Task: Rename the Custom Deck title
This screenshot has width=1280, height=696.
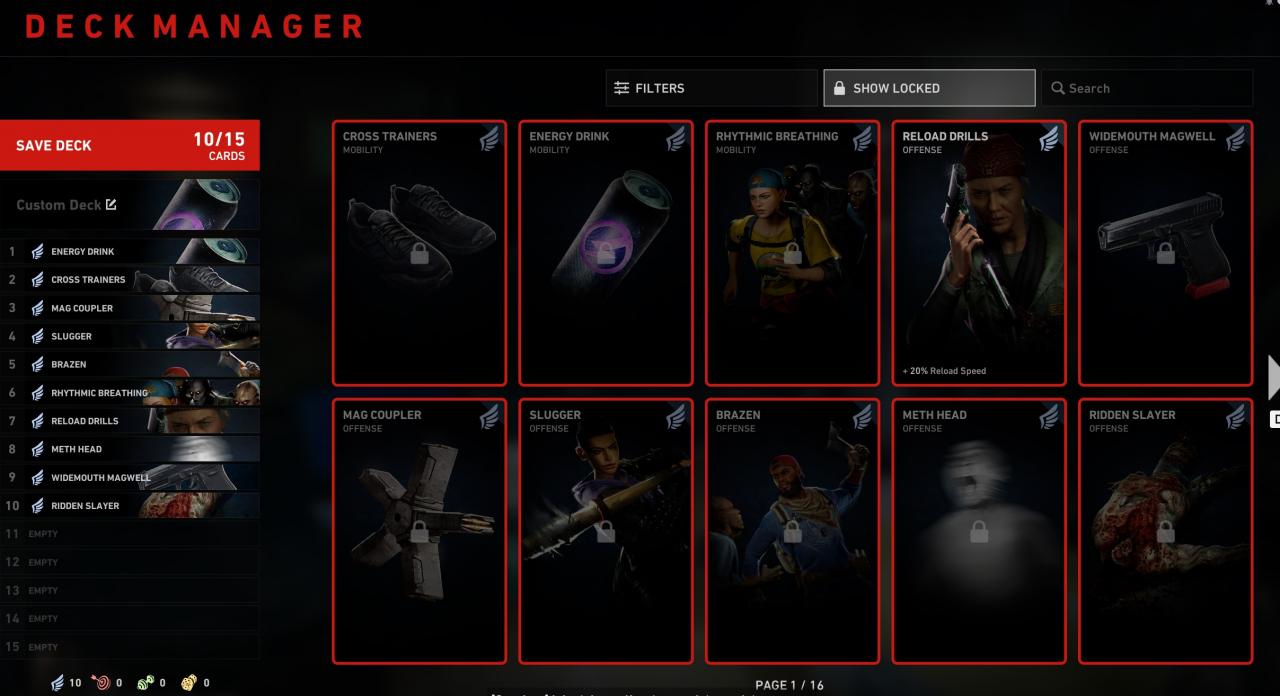Action: pos(111,205)
